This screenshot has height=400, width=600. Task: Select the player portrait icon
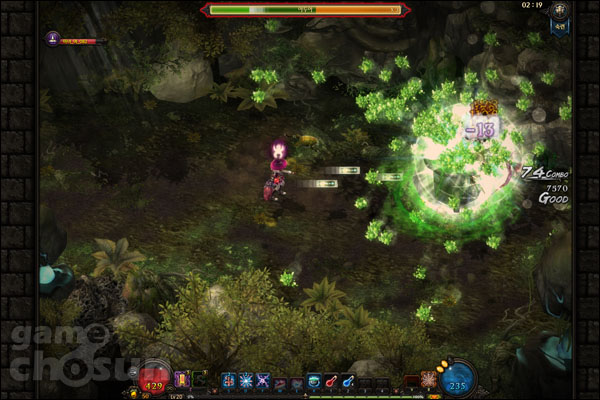[x=52, y=39]
